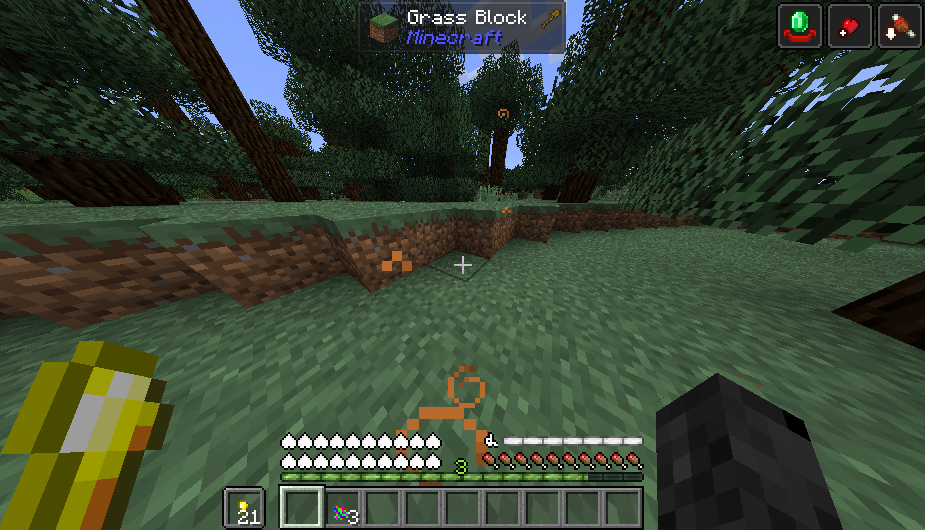This screenshot has height=530, width=925.
Task: Select the hotbar slot holding 3 colorful items
Action: pos(343,508)
